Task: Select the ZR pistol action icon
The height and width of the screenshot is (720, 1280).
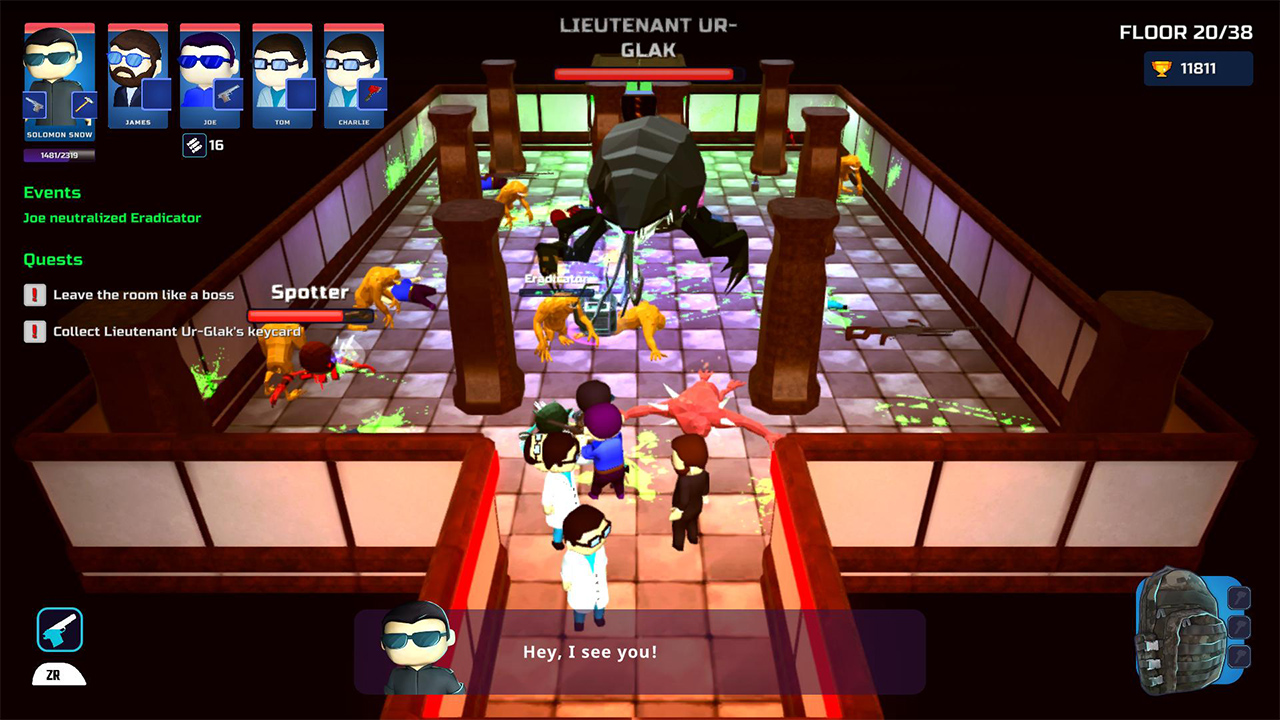Action: coord(62,630)
